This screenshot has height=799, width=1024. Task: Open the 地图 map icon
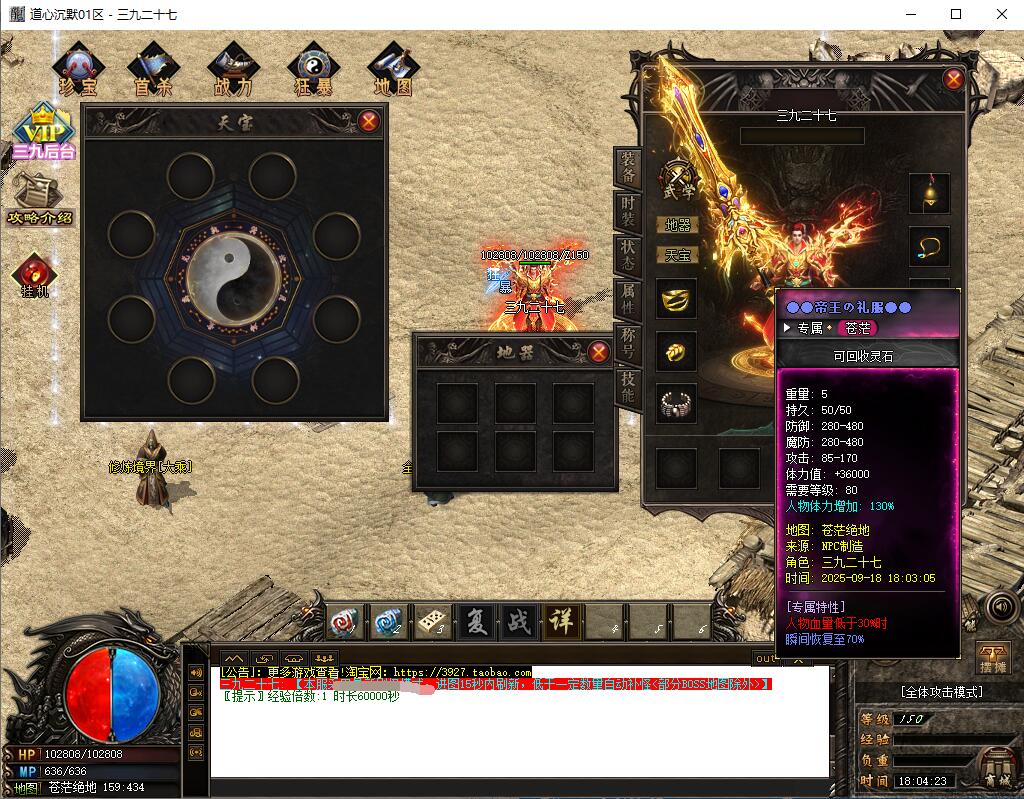(393, 70)
